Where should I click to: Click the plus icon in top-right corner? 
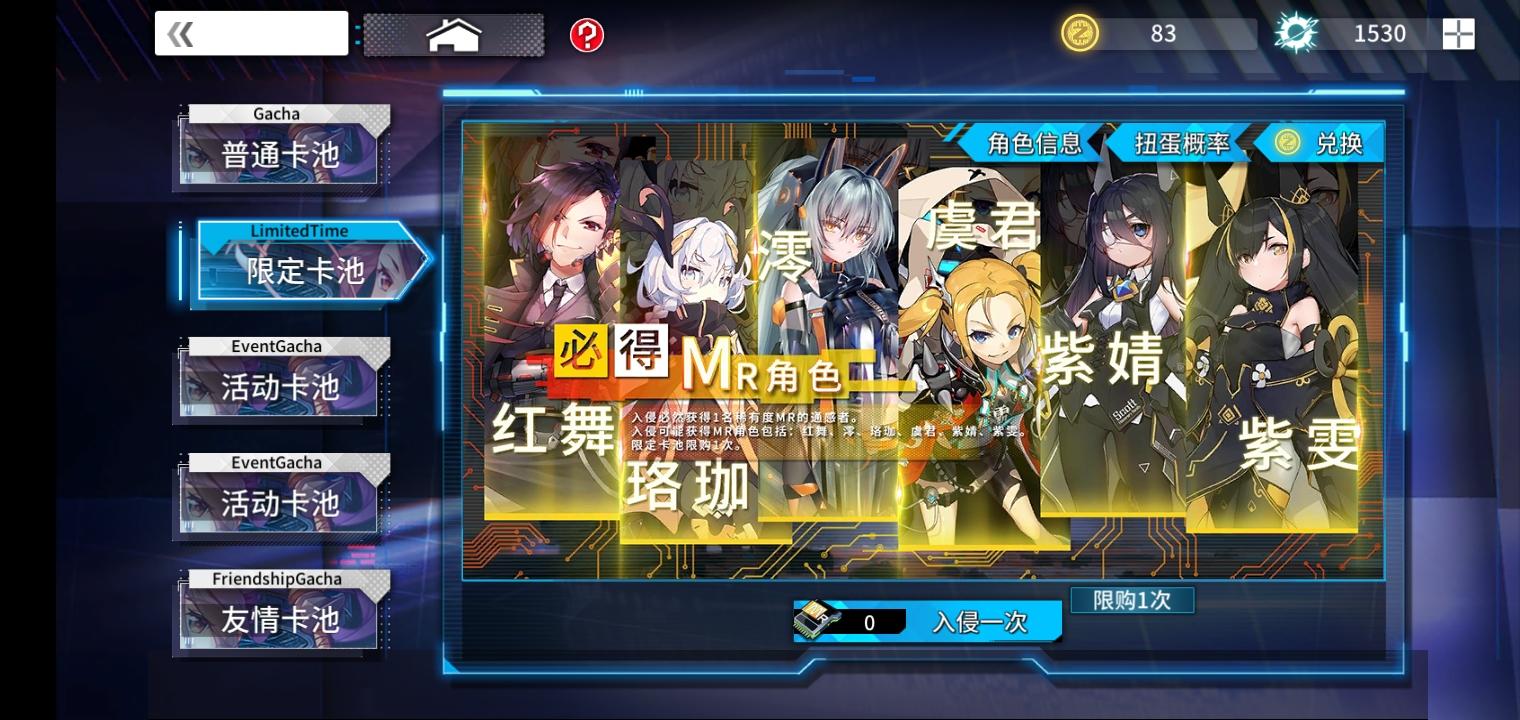pyautogui.click(x=1458, y=33)
